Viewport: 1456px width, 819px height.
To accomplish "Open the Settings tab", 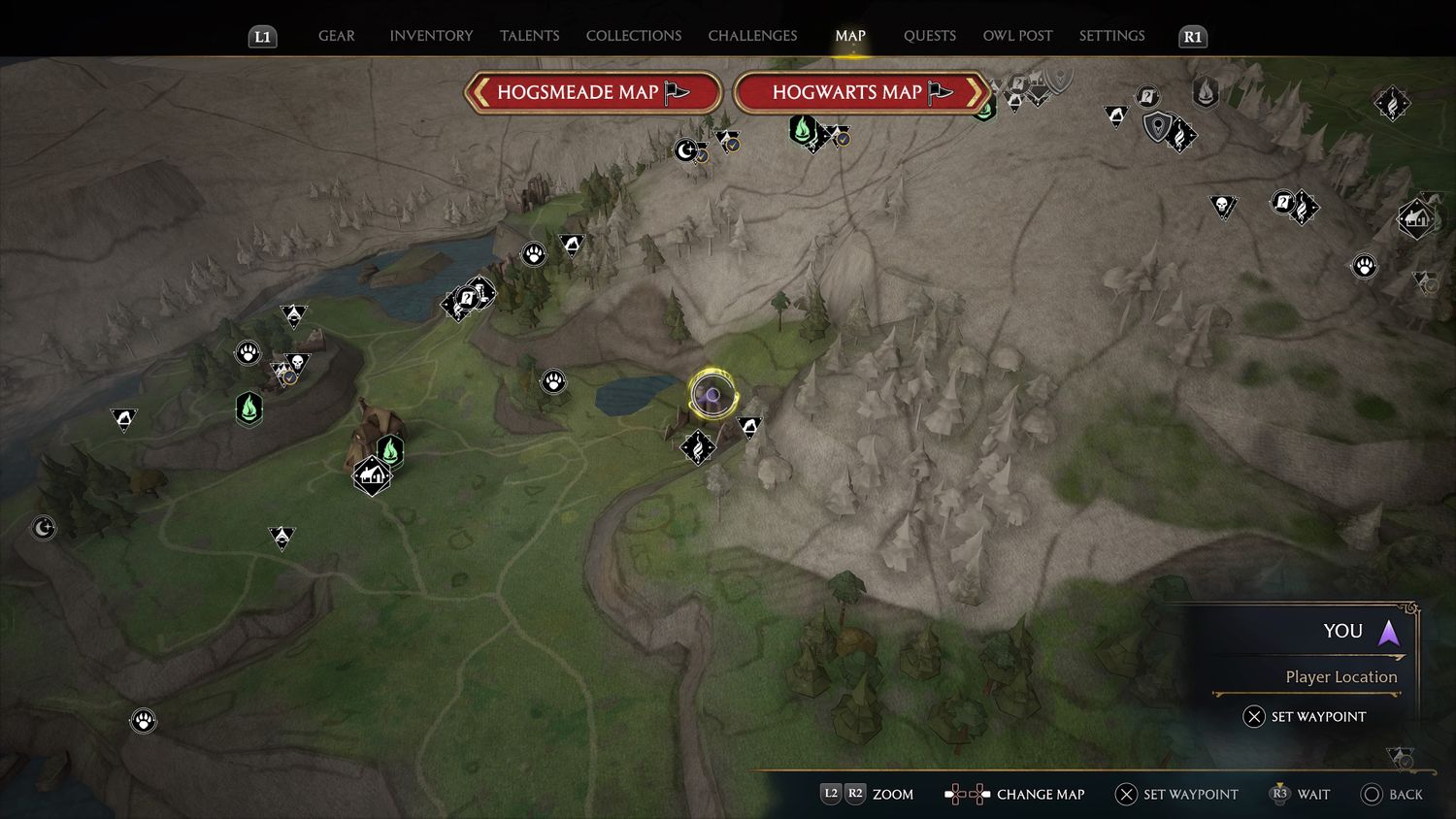I will [1111, 36].
